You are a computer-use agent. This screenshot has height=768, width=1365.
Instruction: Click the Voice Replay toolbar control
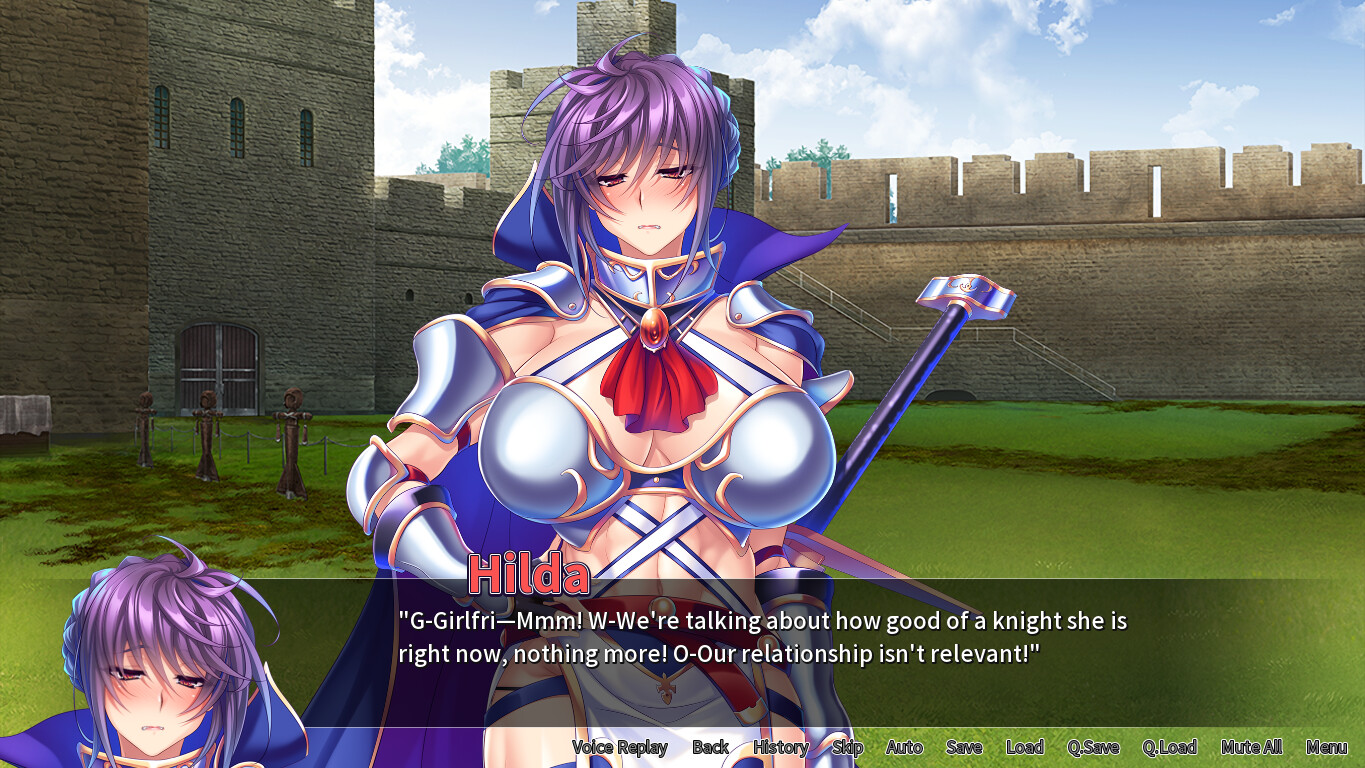620,747
